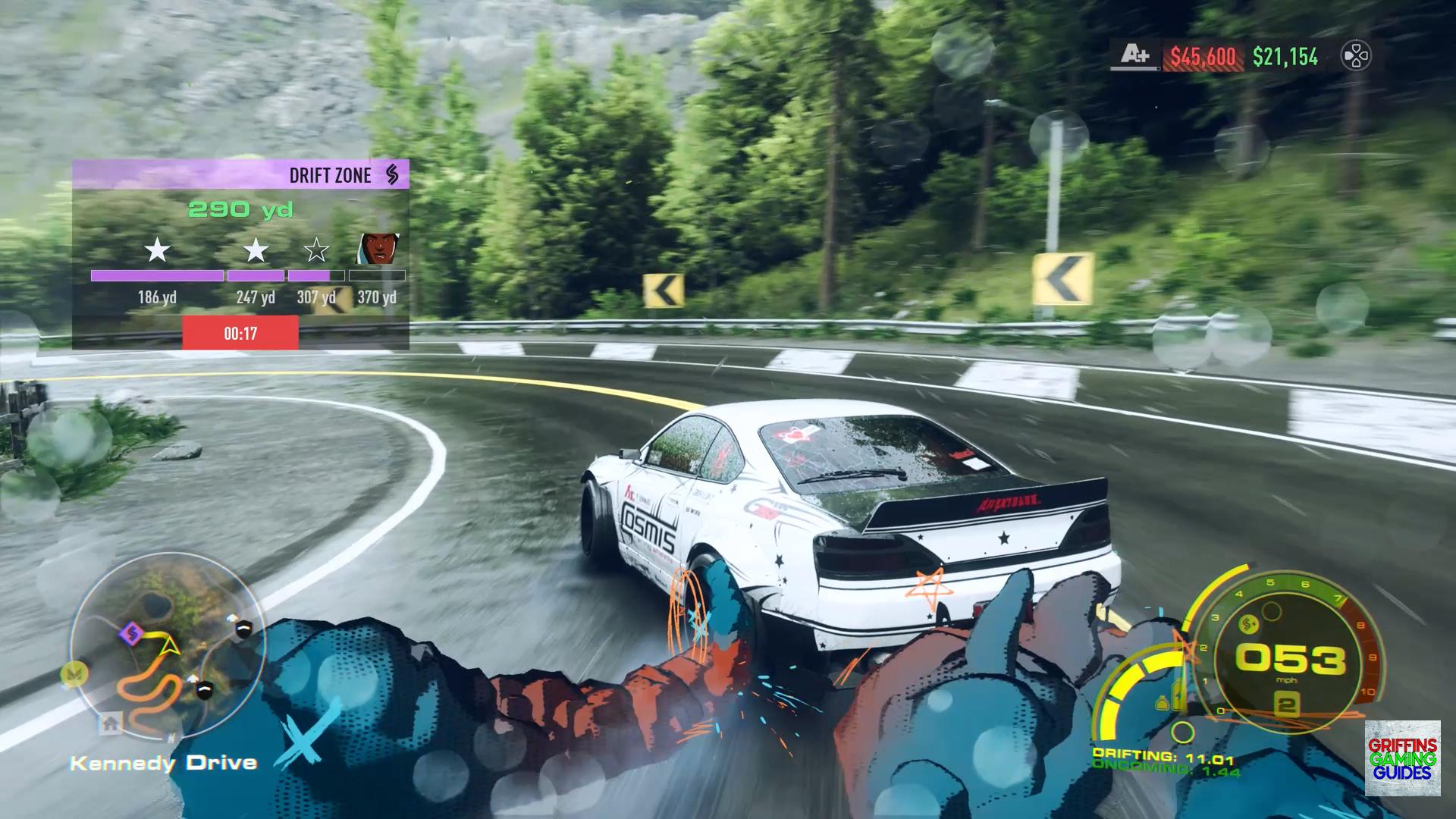1456x819 pixels.
Task: Click the gamepad icon beside the cash totals
Action: (x=1355, y=56)
